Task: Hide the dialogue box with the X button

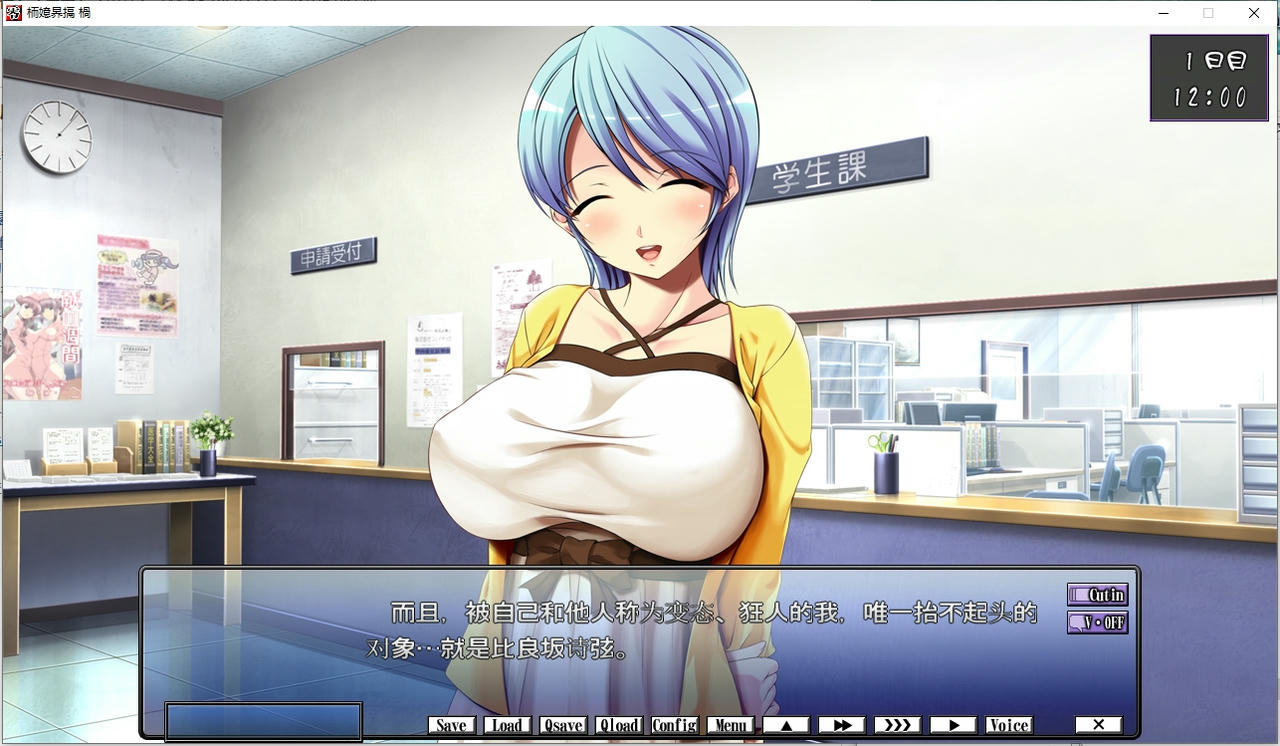Action: (1098, 725)
